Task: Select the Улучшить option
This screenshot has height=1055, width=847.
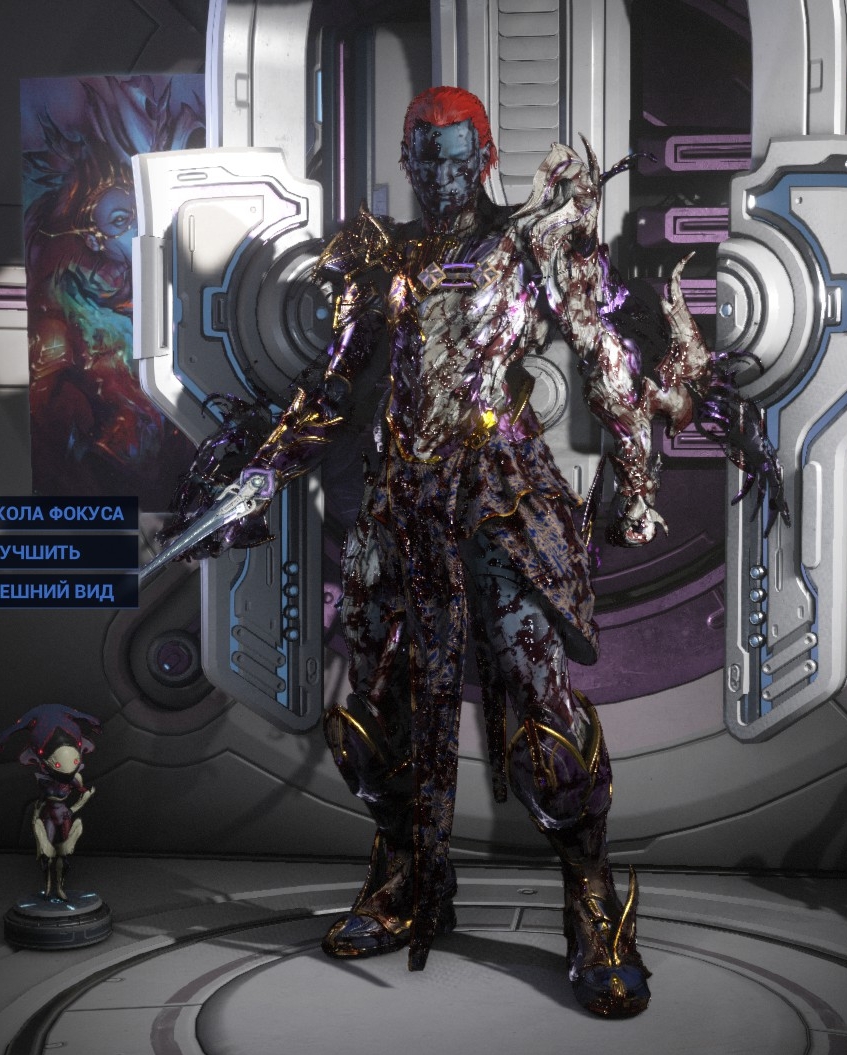Action: tap(45, 552)
